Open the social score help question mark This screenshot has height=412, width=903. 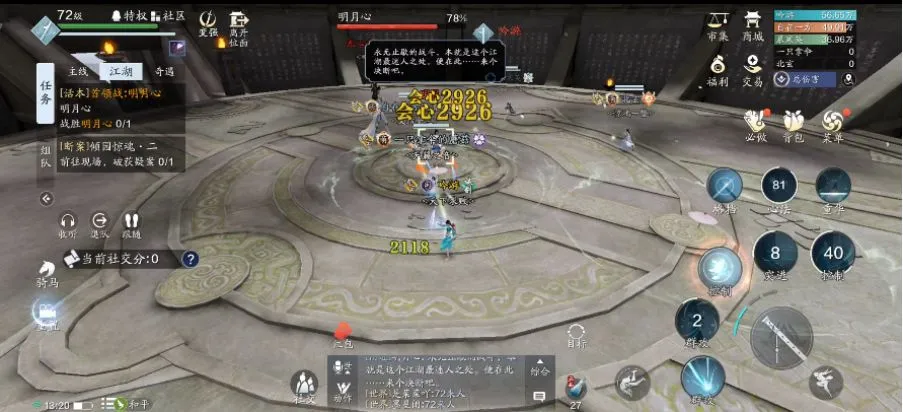pyautogui.click(x=190, y=259)
